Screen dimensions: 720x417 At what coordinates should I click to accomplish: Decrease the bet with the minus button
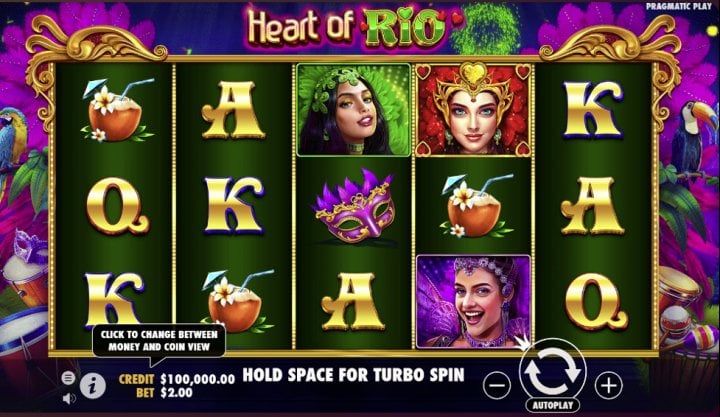coord(497,384)
